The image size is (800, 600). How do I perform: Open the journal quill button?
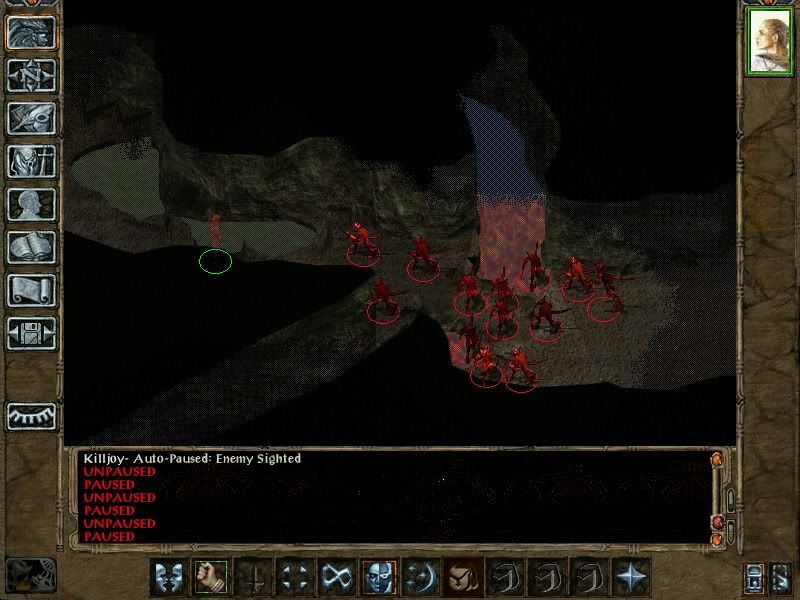coord(31,118)
